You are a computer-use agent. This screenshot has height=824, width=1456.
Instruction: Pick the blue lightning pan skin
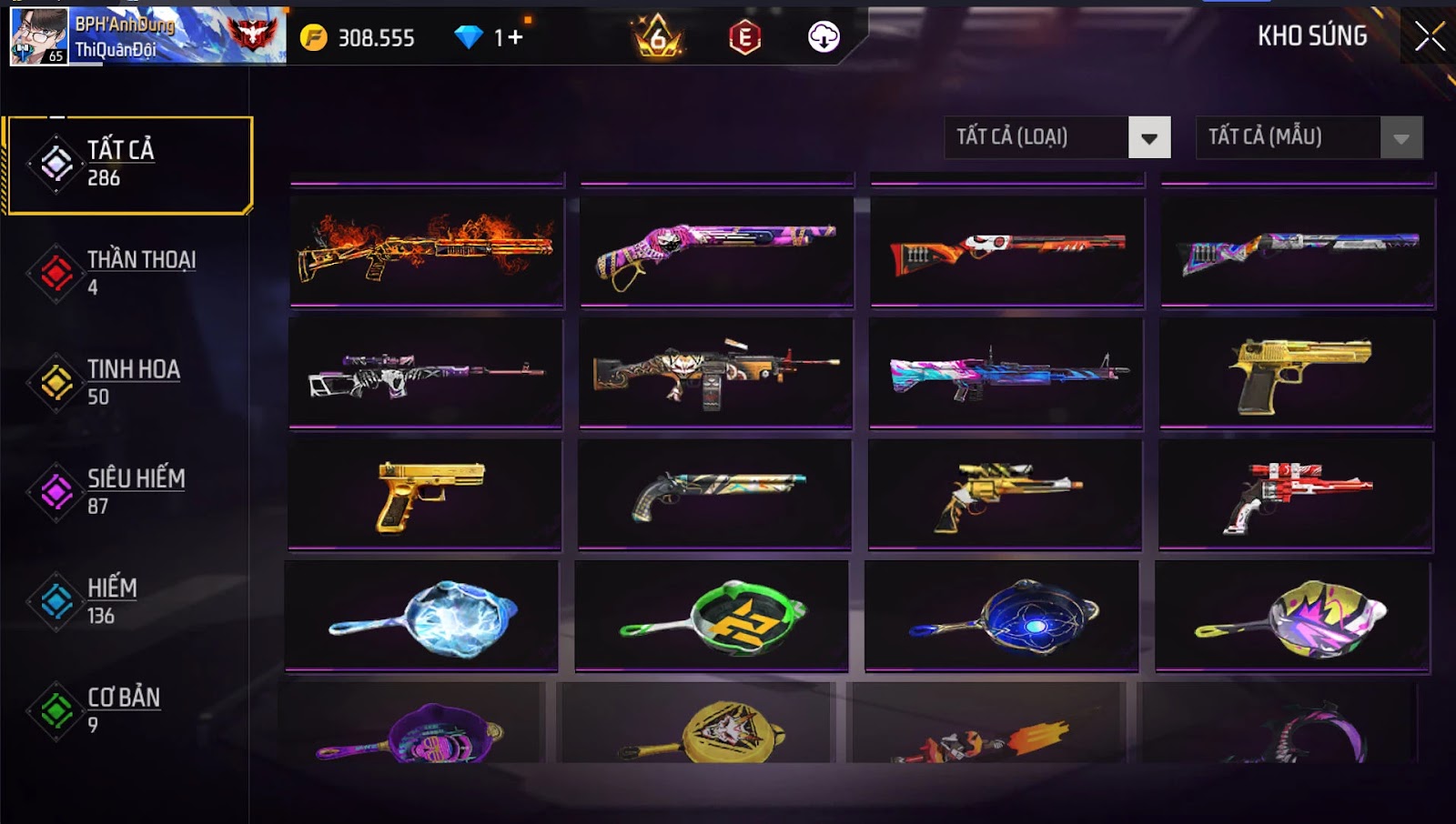(422, 616)
